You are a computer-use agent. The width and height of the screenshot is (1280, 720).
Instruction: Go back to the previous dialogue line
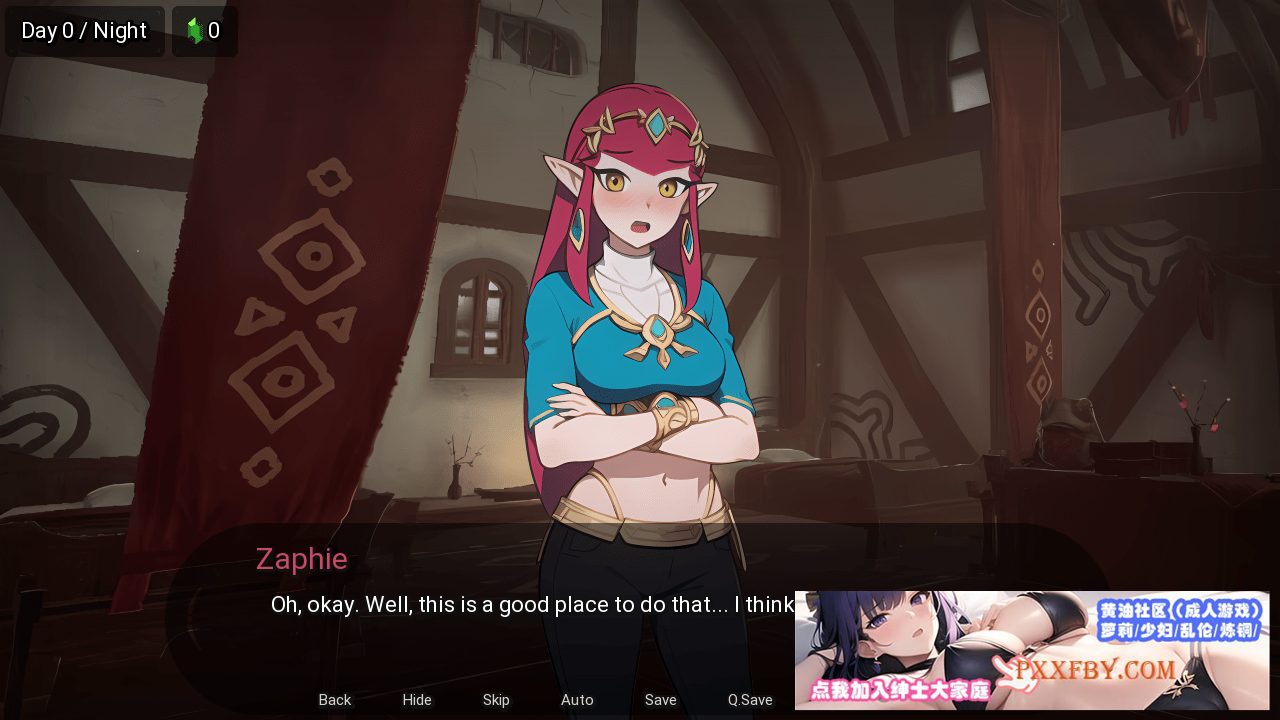click(335, 700)
